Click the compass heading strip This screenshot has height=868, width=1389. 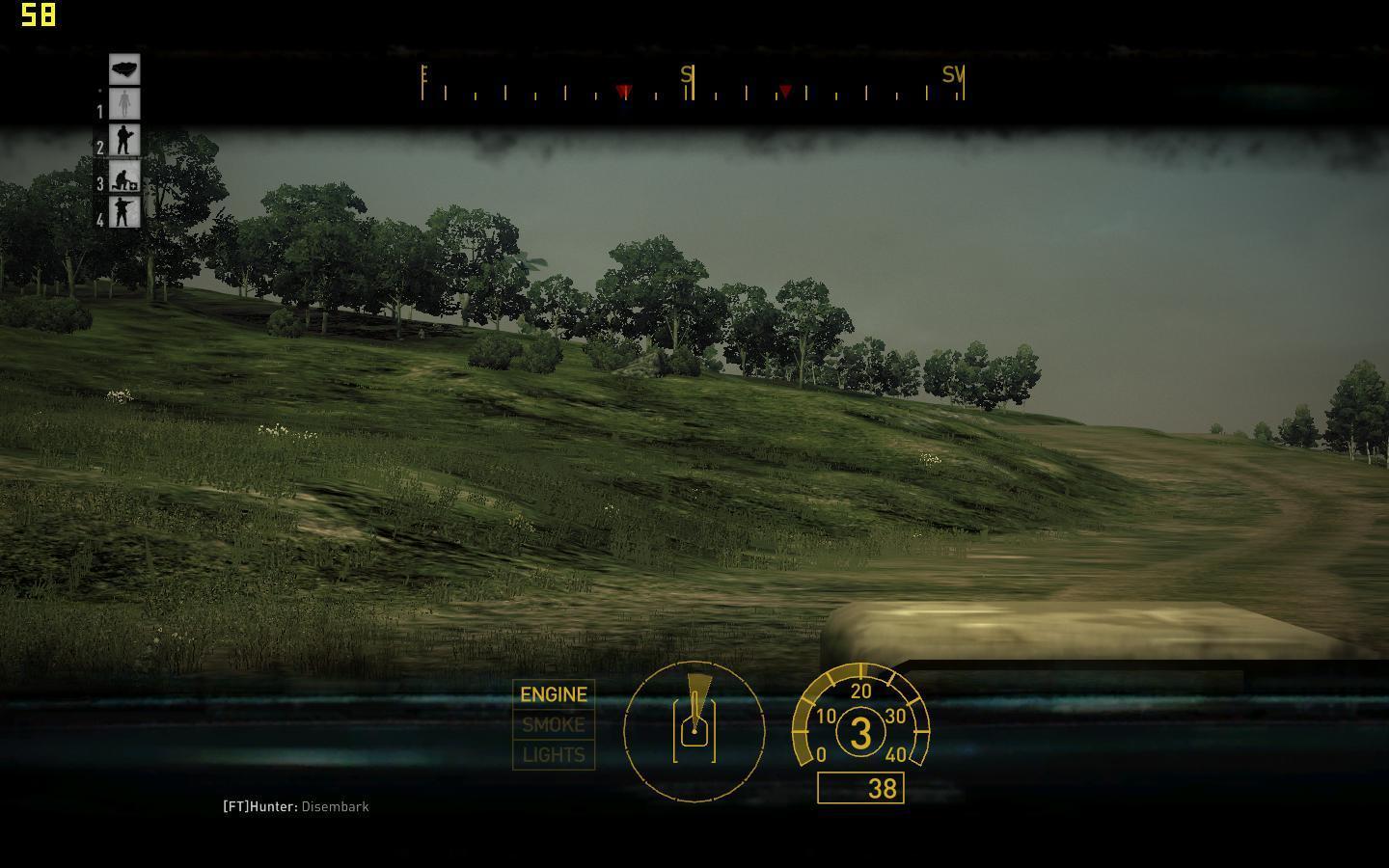tap(693, 86)
